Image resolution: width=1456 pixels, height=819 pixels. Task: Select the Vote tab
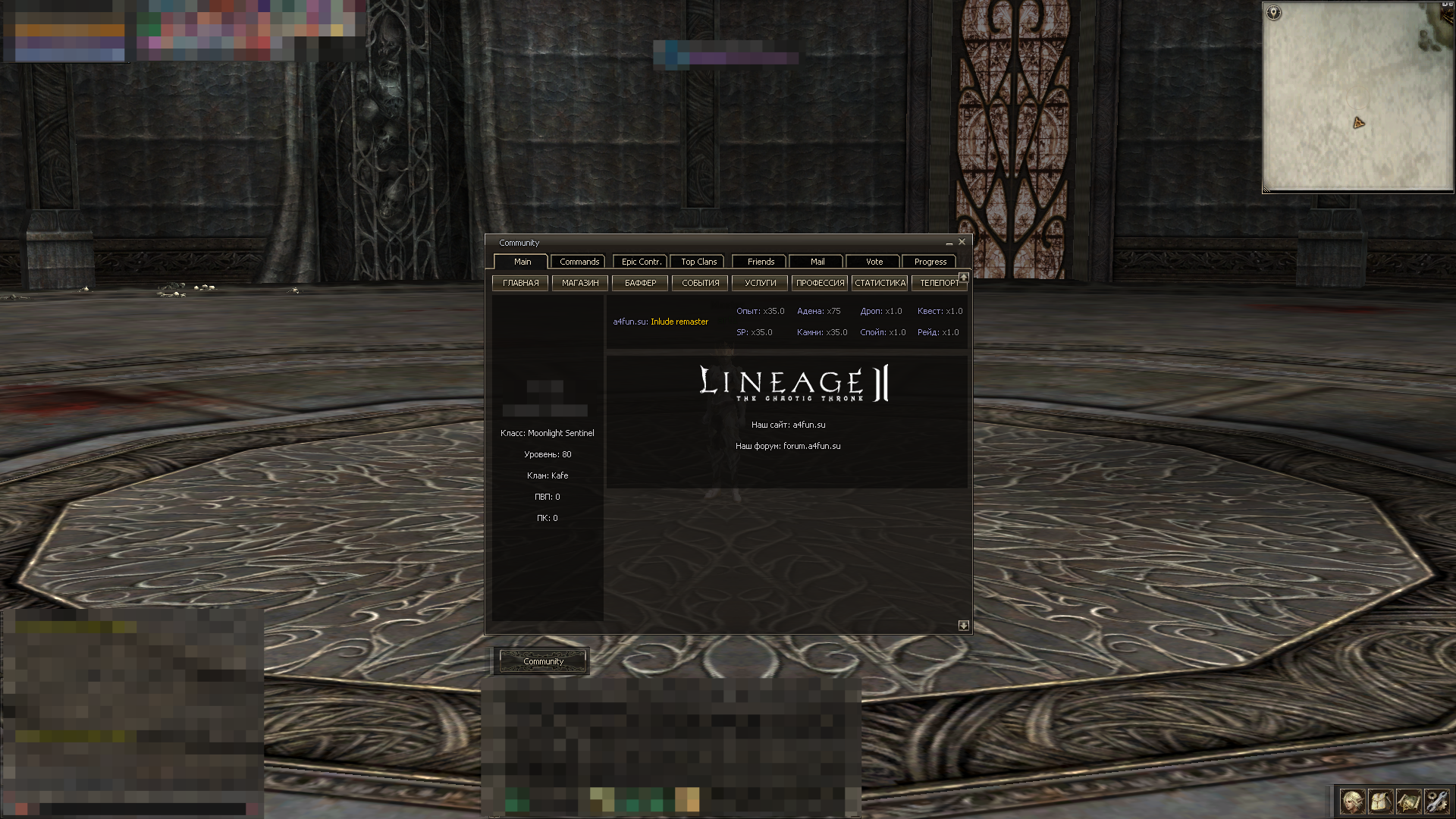pos(874,262)
